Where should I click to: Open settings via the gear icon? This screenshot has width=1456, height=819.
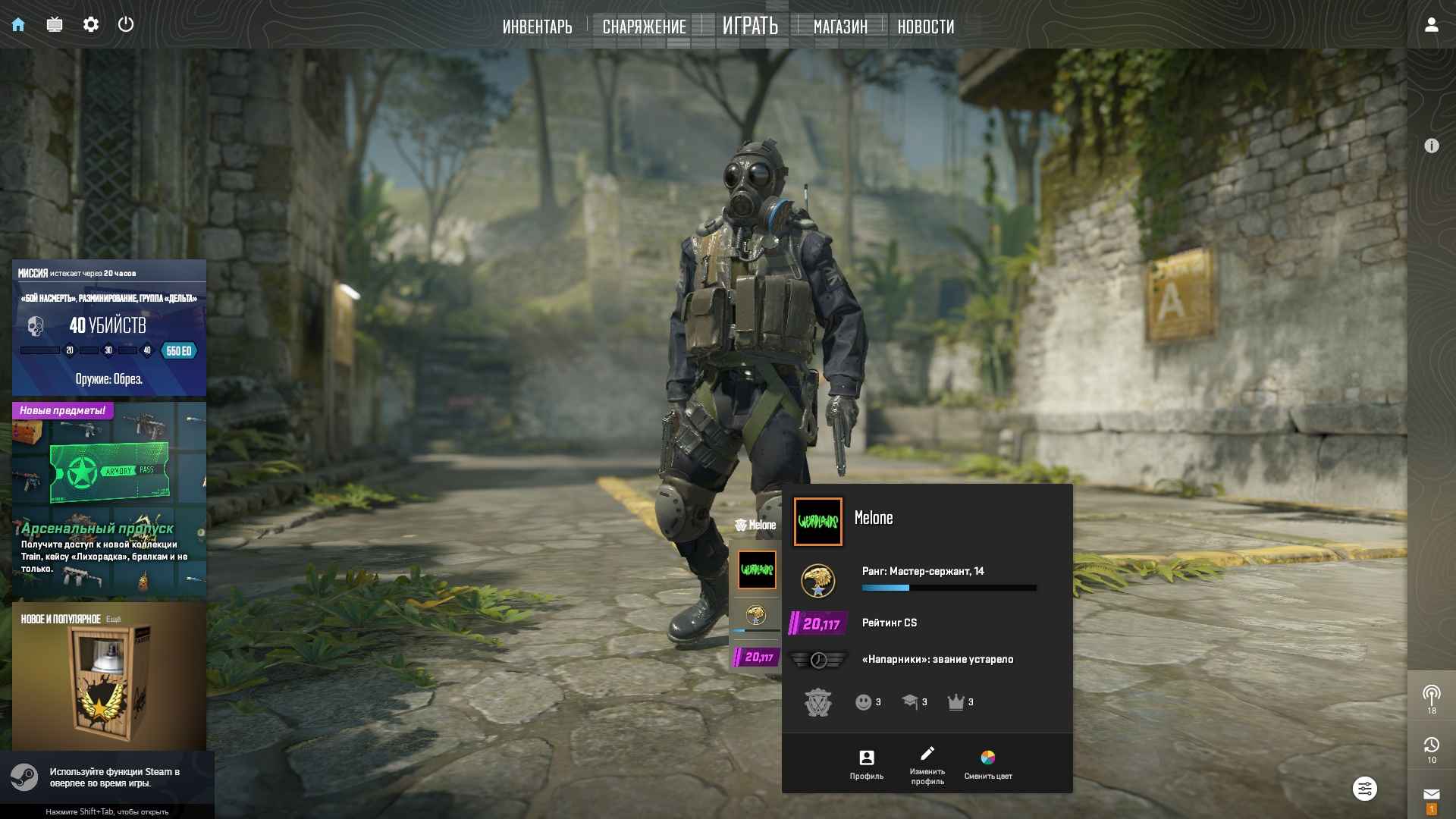tap(91, 24)
